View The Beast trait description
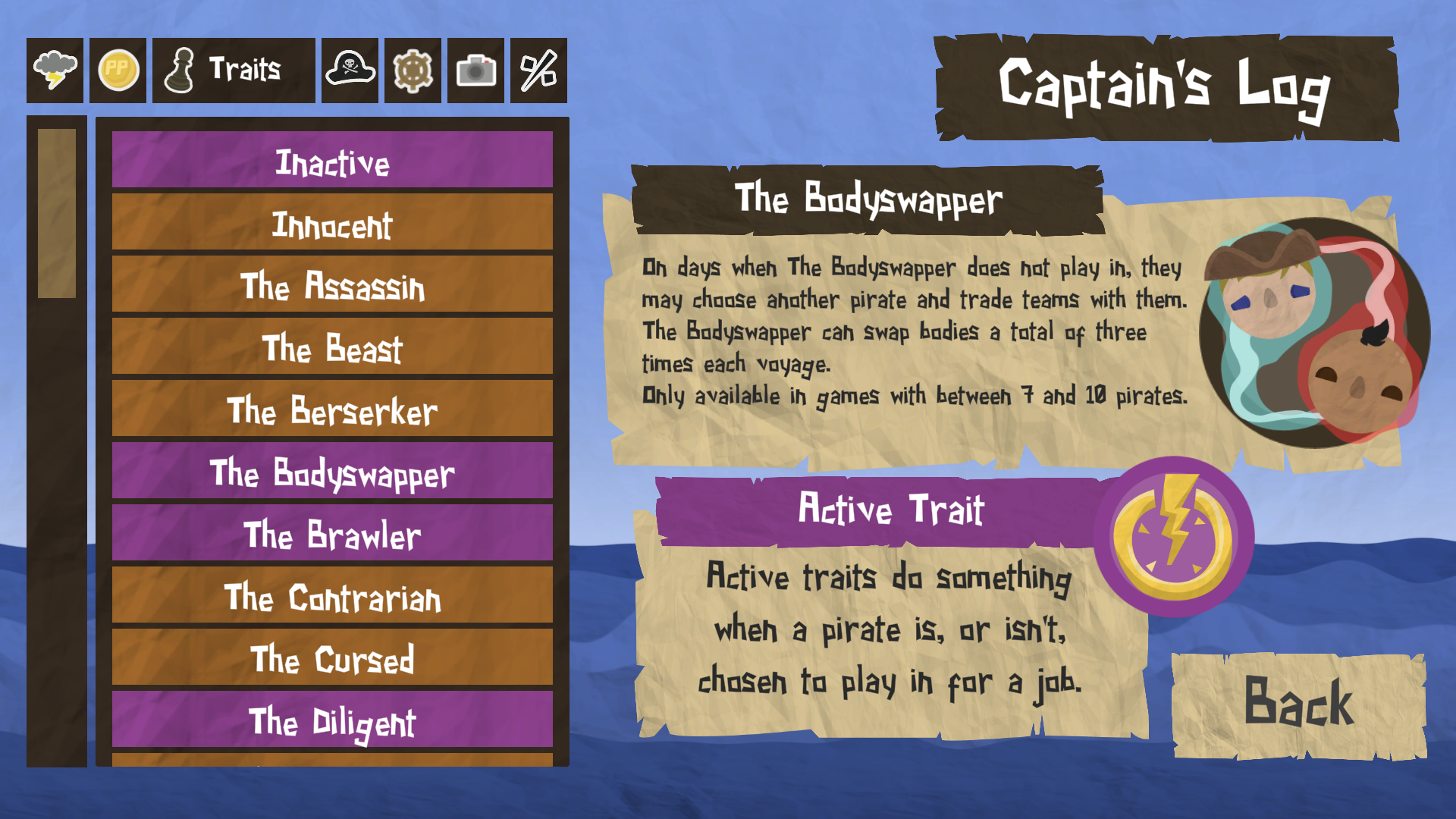The height and width of the screenshot is (819, 1456). pos(331,348)
